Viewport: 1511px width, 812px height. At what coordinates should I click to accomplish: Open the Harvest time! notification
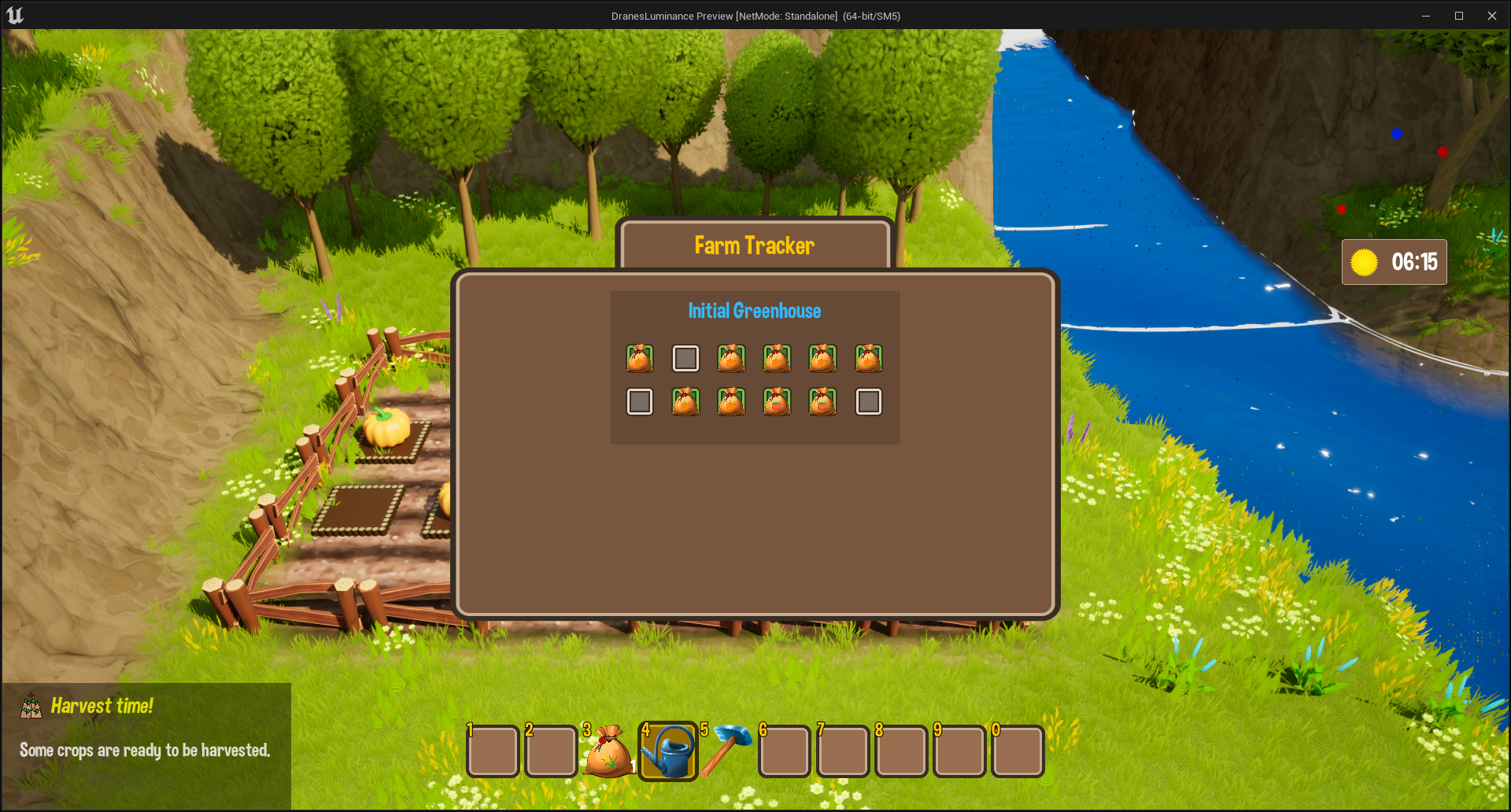[x=146, y=729]
